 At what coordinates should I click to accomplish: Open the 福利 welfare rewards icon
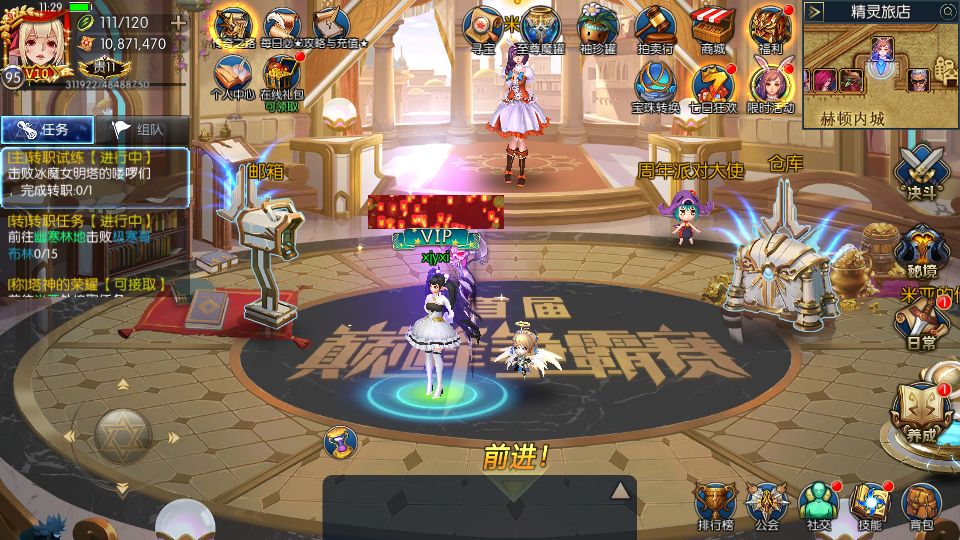[770, 28]
